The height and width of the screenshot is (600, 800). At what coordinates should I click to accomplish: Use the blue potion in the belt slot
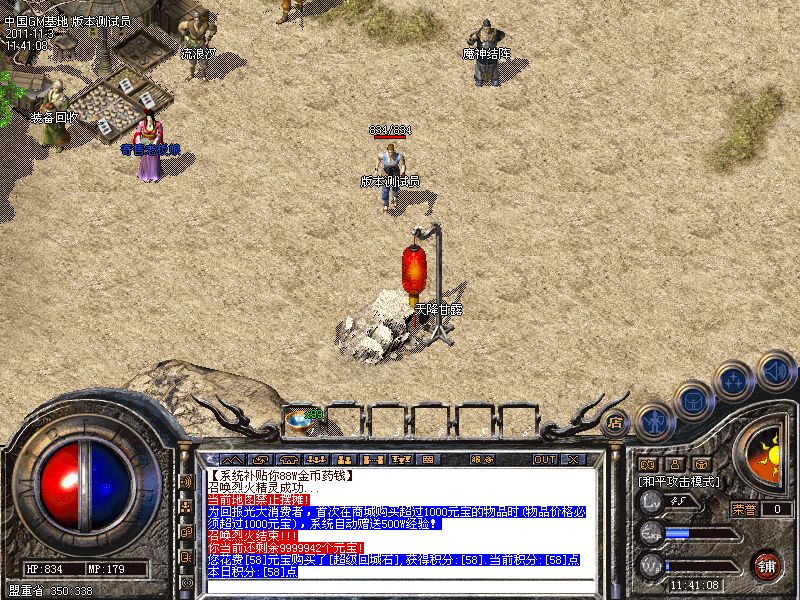[x=296, y=421]
